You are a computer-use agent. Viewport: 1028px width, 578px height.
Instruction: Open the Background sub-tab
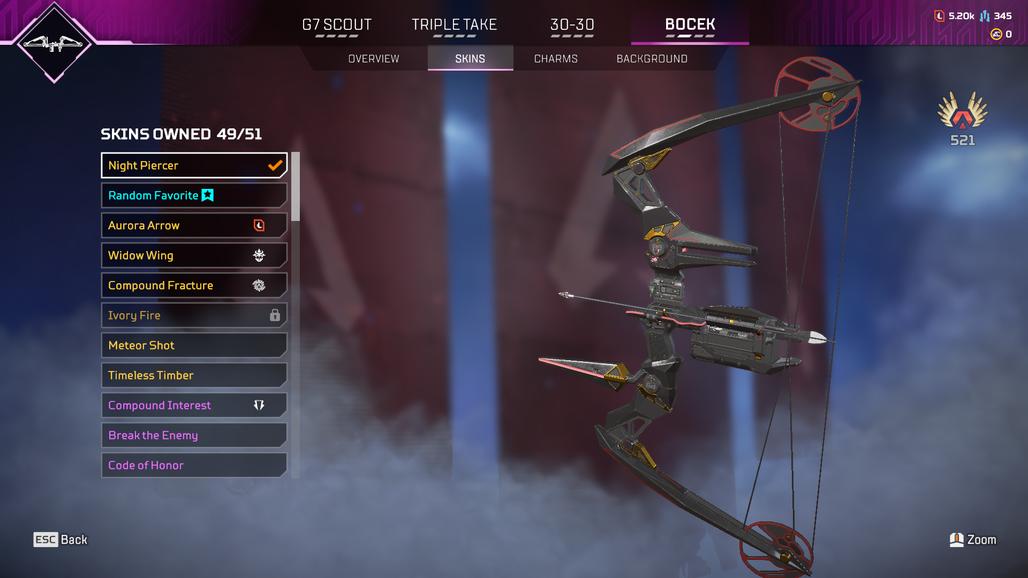[x=652, y=59]
